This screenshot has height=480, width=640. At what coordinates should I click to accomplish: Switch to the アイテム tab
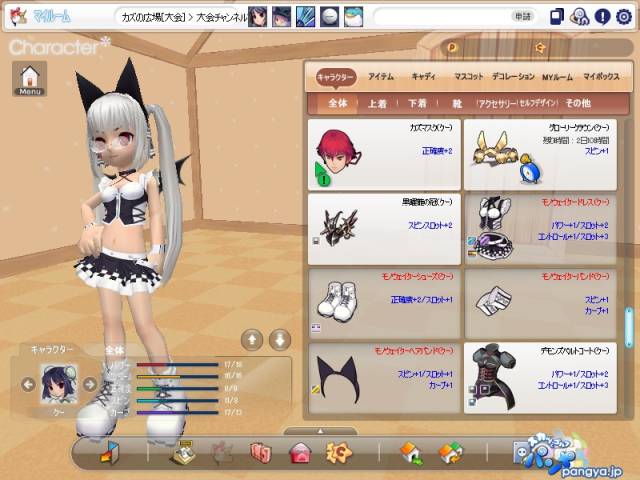click(380, 76)
